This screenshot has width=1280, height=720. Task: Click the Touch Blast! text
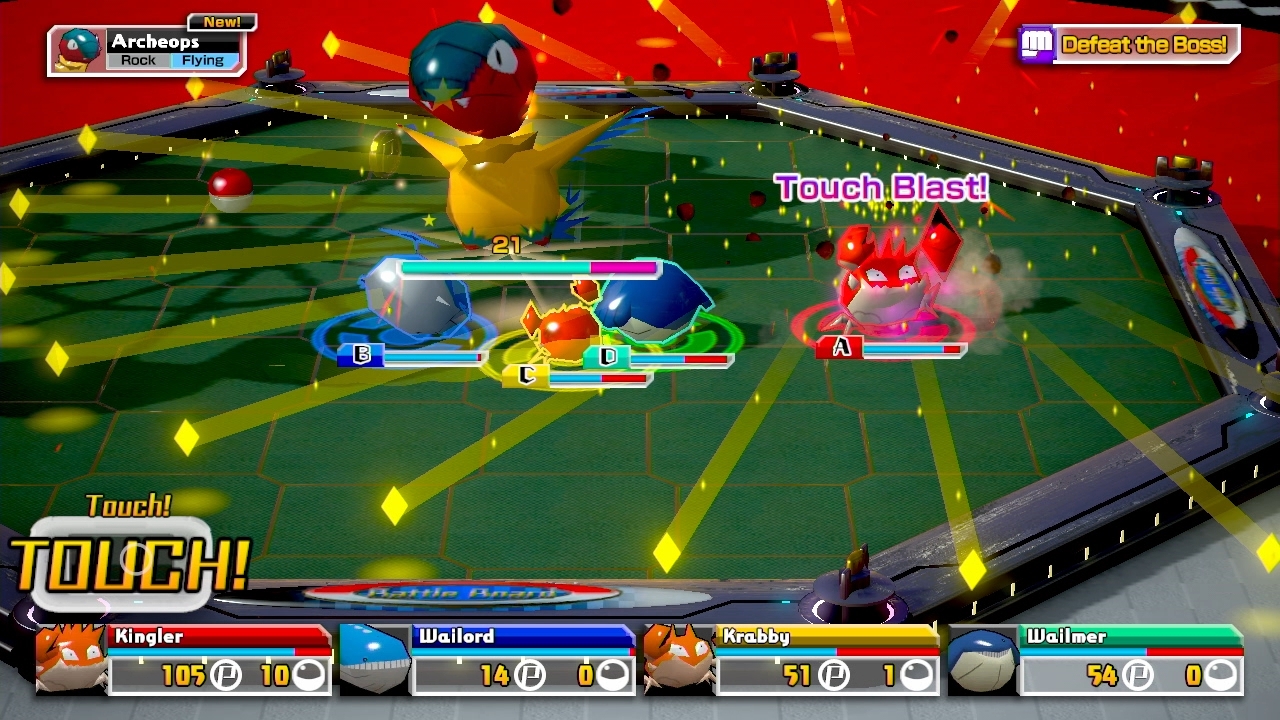[x=883, y=187]
